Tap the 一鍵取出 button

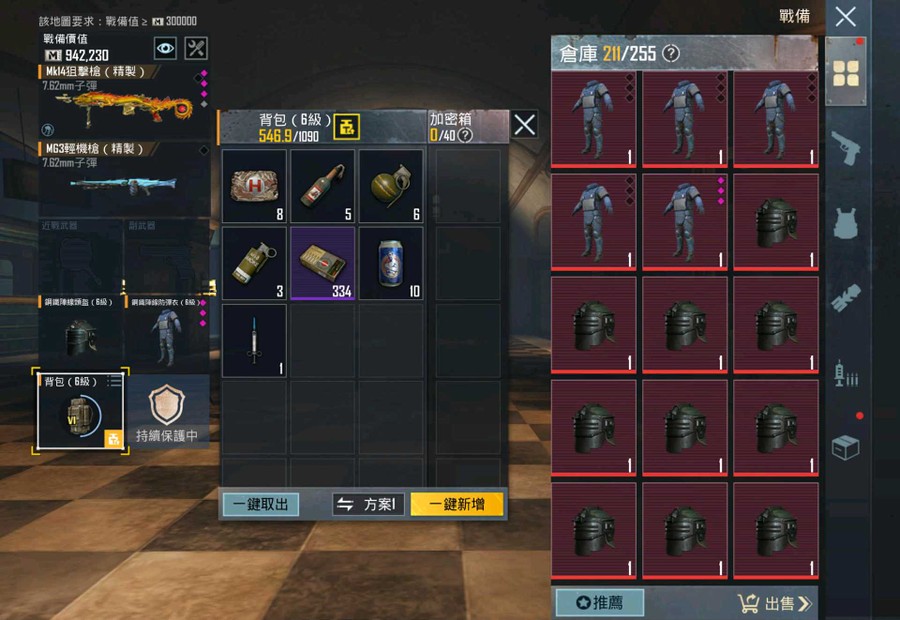260,504
